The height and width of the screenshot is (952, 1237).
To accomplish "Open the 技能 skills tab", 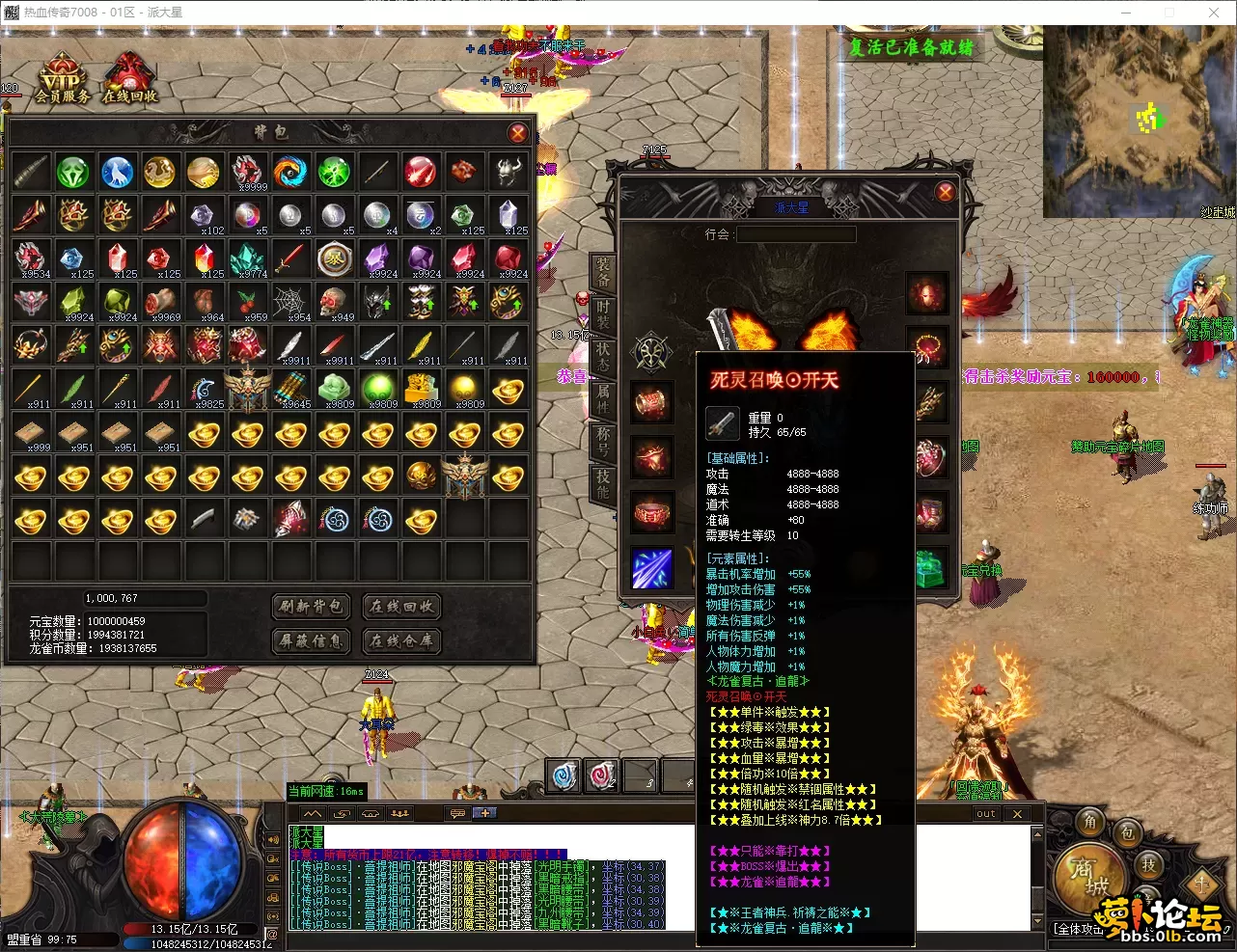I will click(x=603, y=481).
